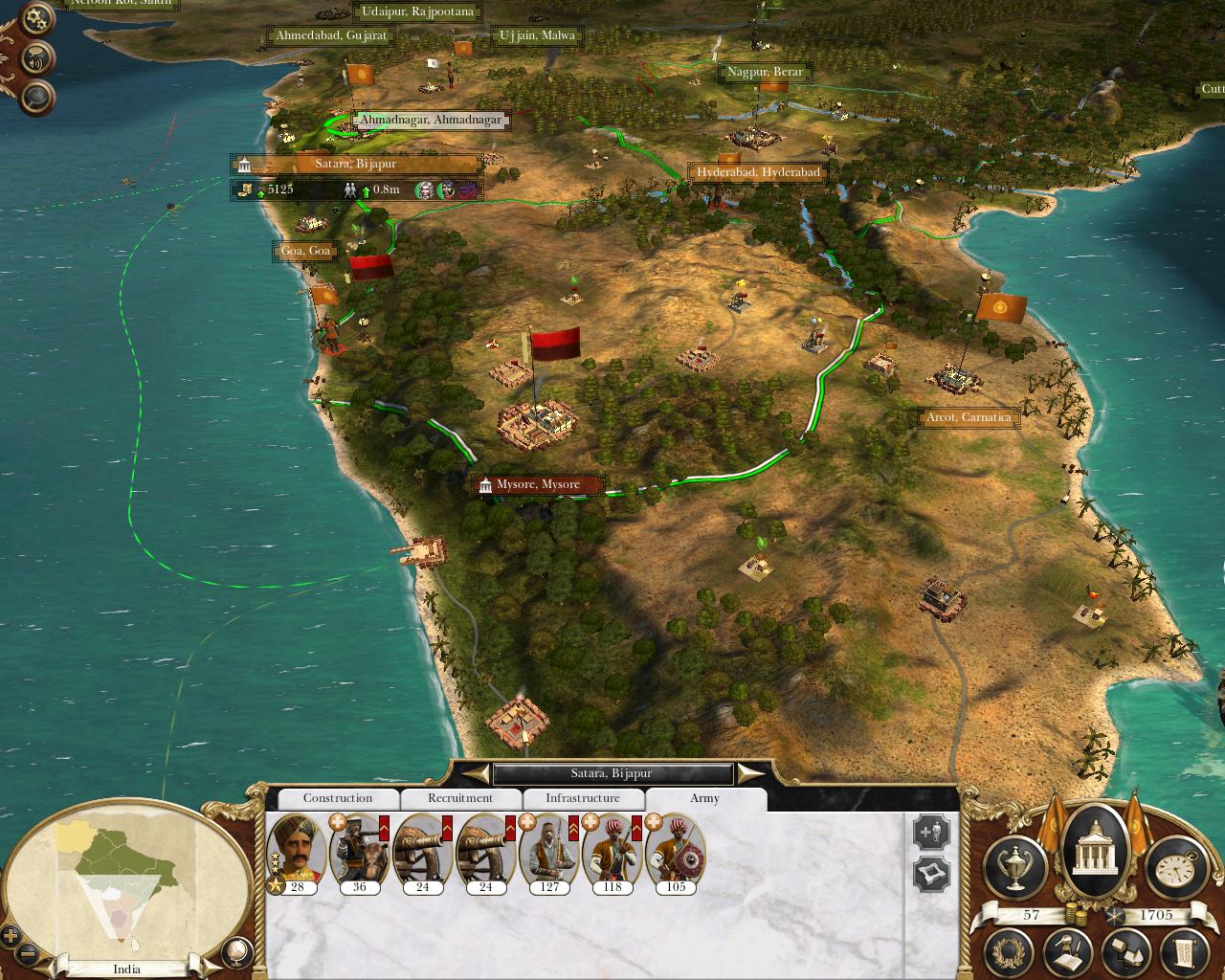The image size is (1225, 980).
Task: Switch to the Construction tab
Action: 337,798
